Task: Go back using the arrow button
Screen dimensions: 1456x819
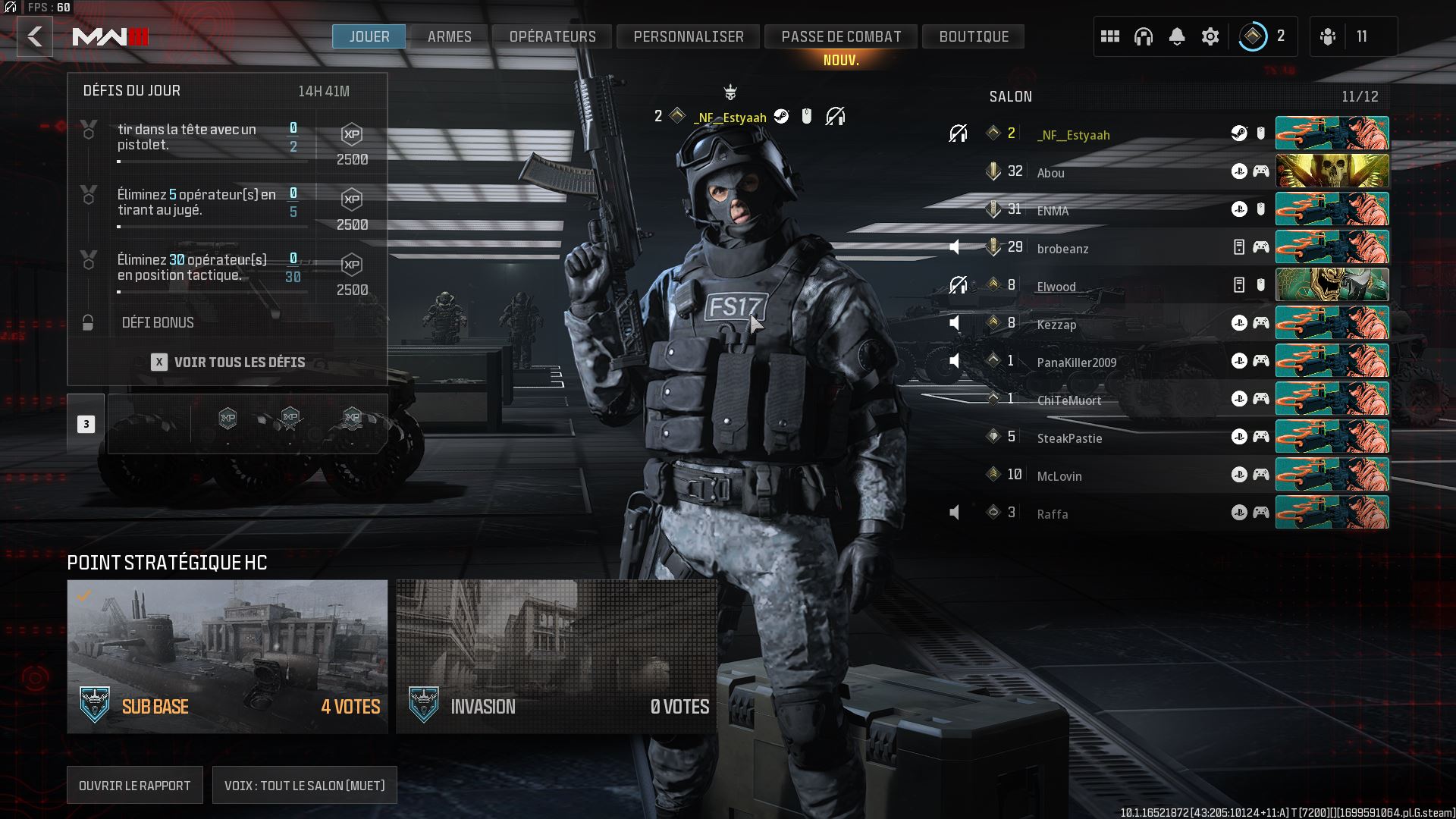Action: pyautogui.click(x=35, y=36)
